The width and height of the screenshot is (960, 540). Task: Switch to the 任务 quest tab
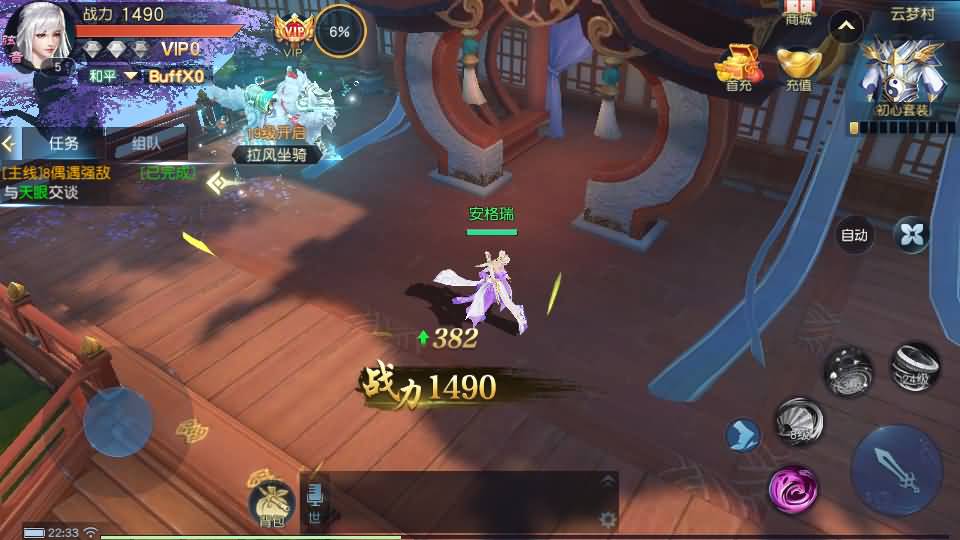point(63,143)
